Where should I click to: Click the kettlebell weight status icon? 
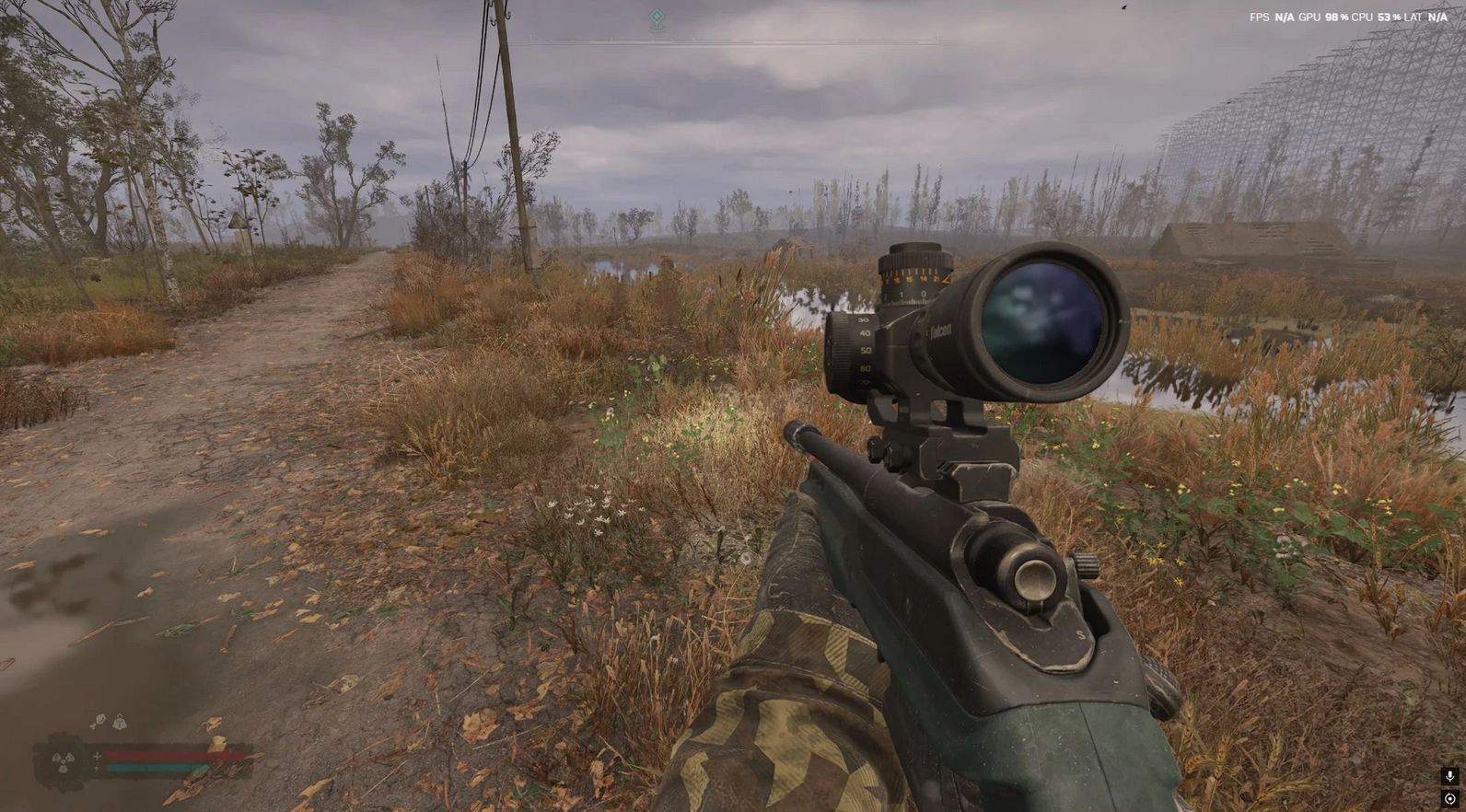pyautogui.click(x=119, y=722)
